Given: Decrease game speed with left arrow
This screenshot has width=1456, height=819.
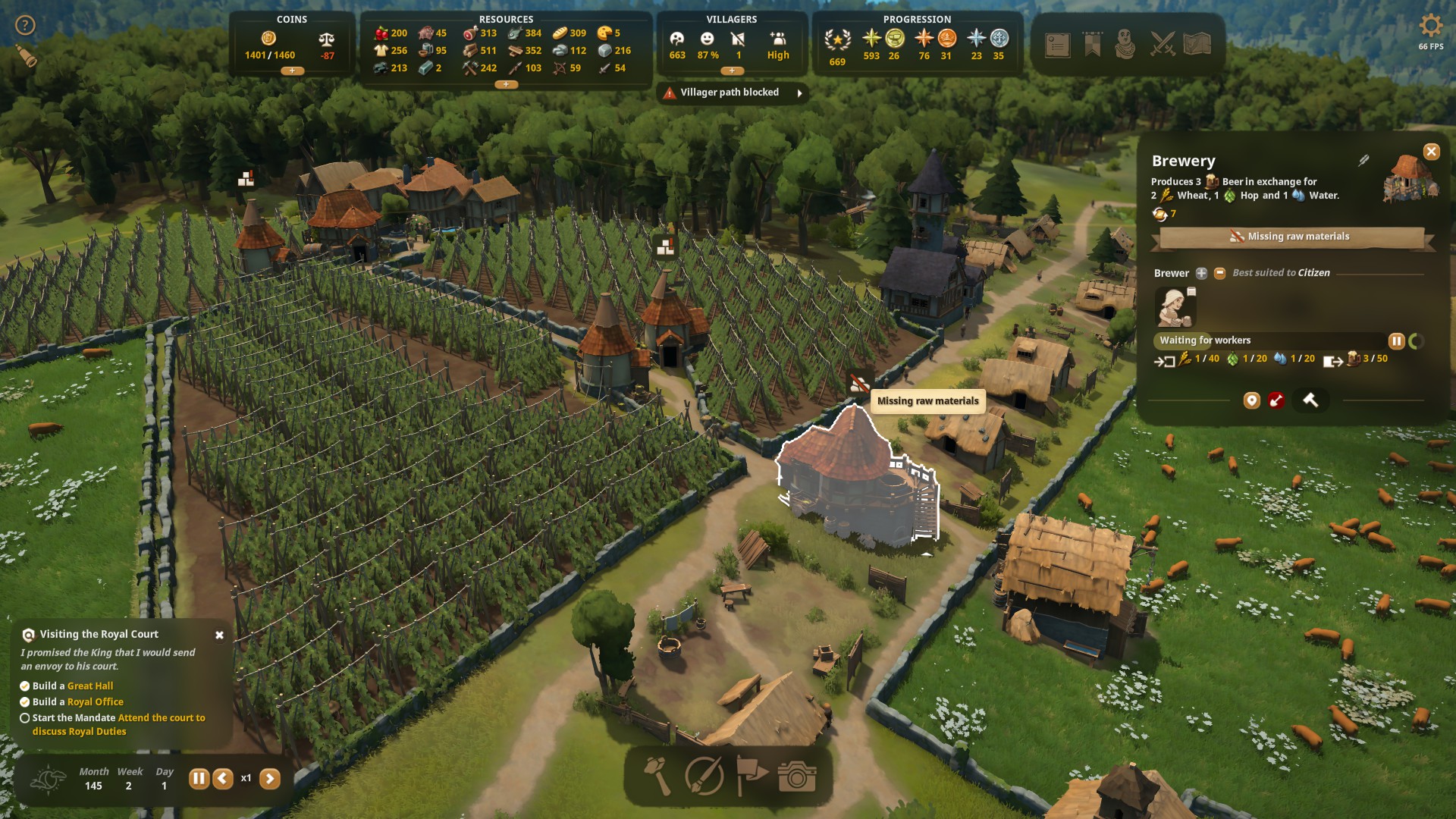Looking at the screenshot, I should click(223, 778).
